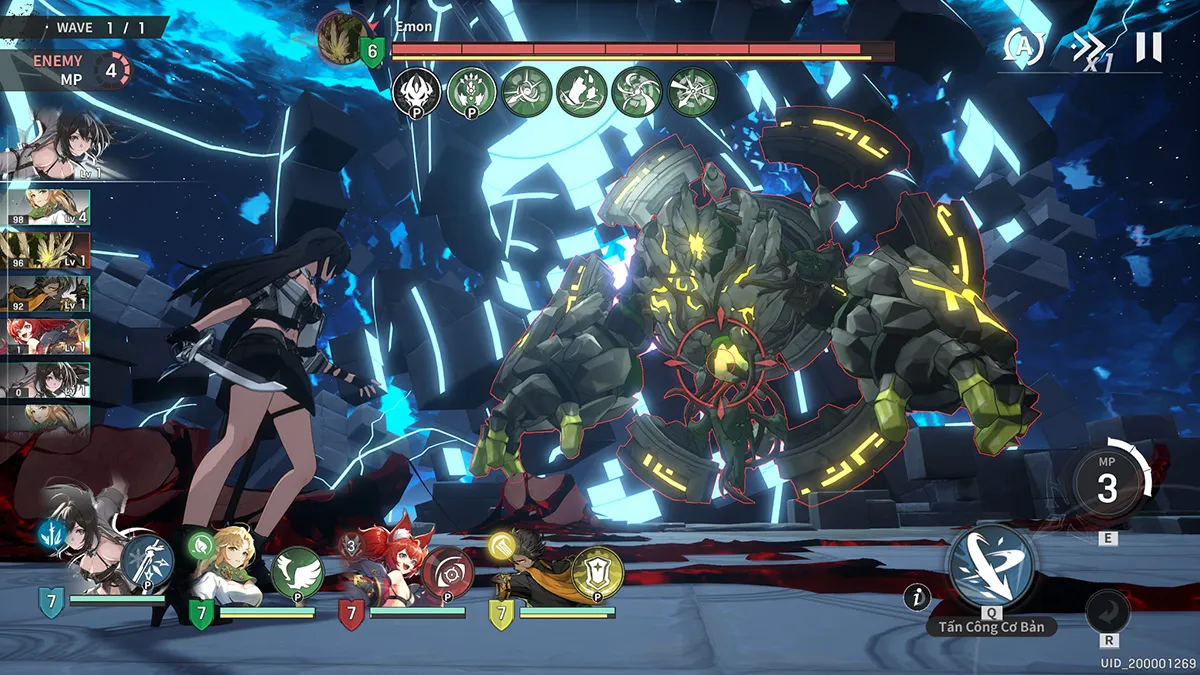Image resolution: width=1200 pixels, height=675 pixels.
Task: Open the skill info button
Action: click(916, 598)
